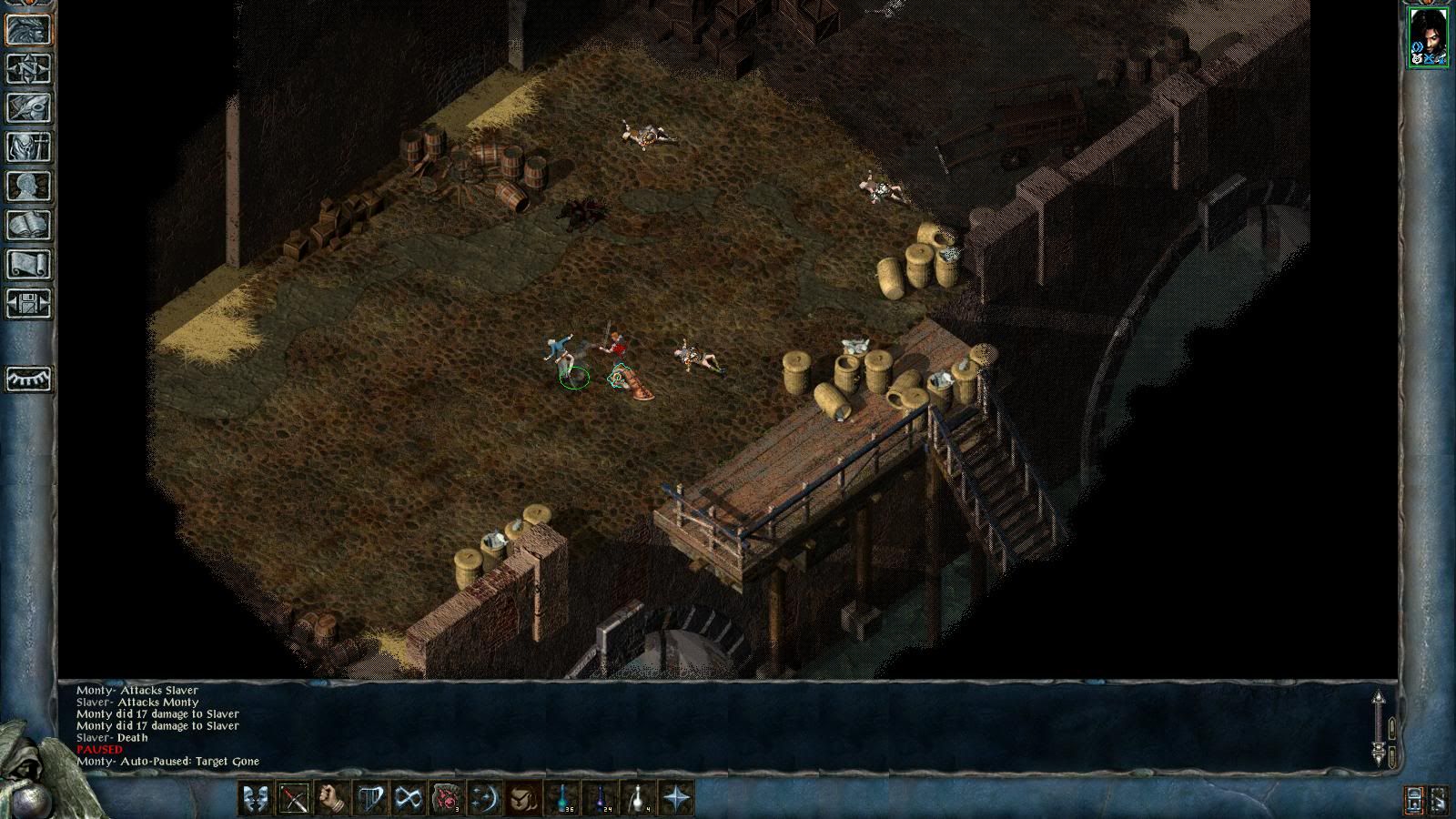Activate the harp bard song button
Image resolution: width=1456 pixels, height=819 pixels.
pos(370,798)
